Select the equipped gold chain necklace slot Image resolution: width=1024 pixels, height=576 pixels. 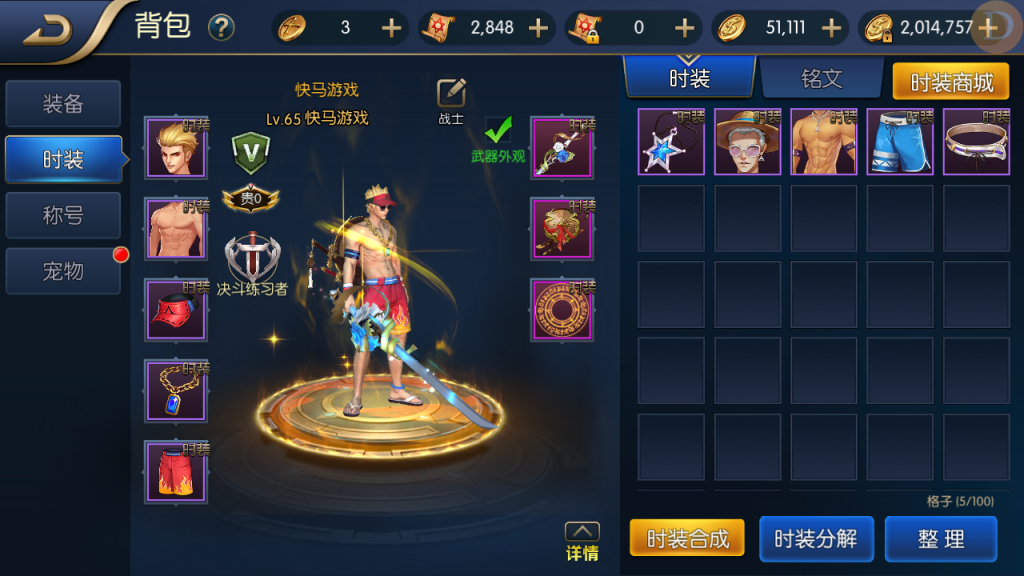tap(176, 391)
